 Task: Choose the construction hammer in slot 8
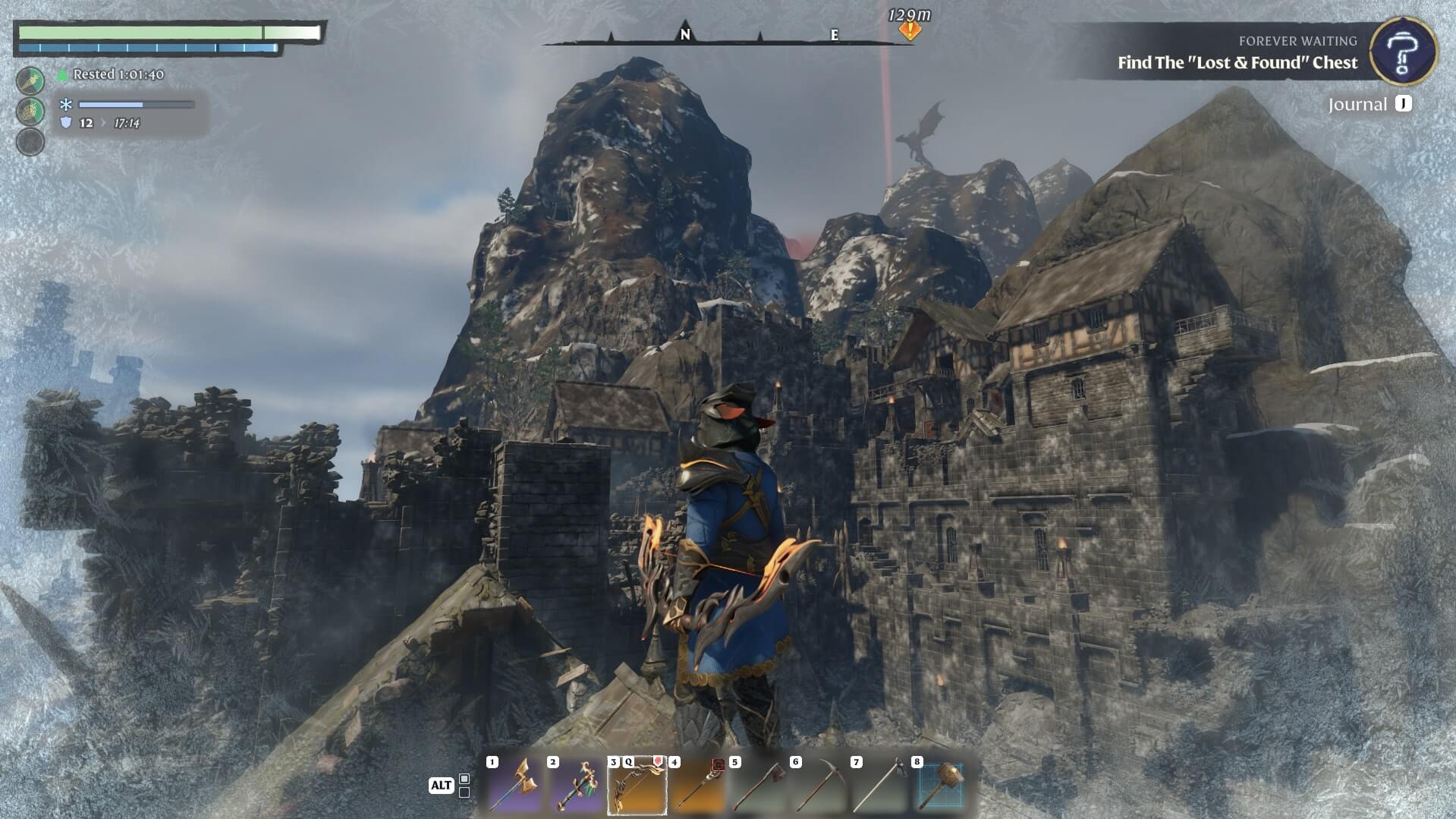pyautogui.click(x=940, y=786)
